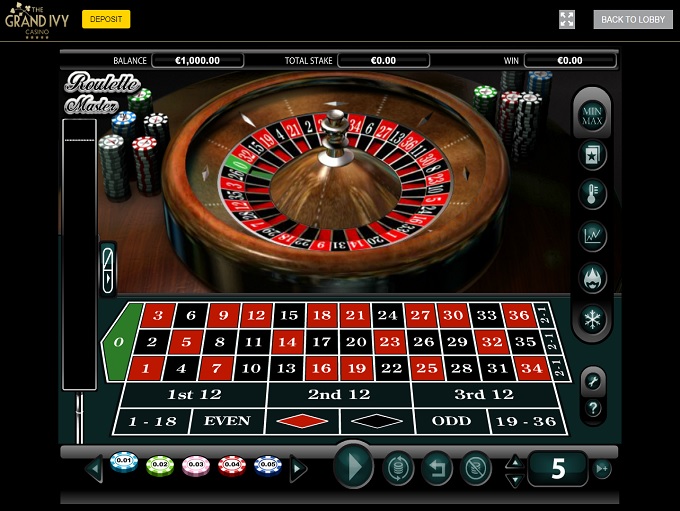680x511 pixels.
Task: Place a bet on ODD
Action: (451, 421)
